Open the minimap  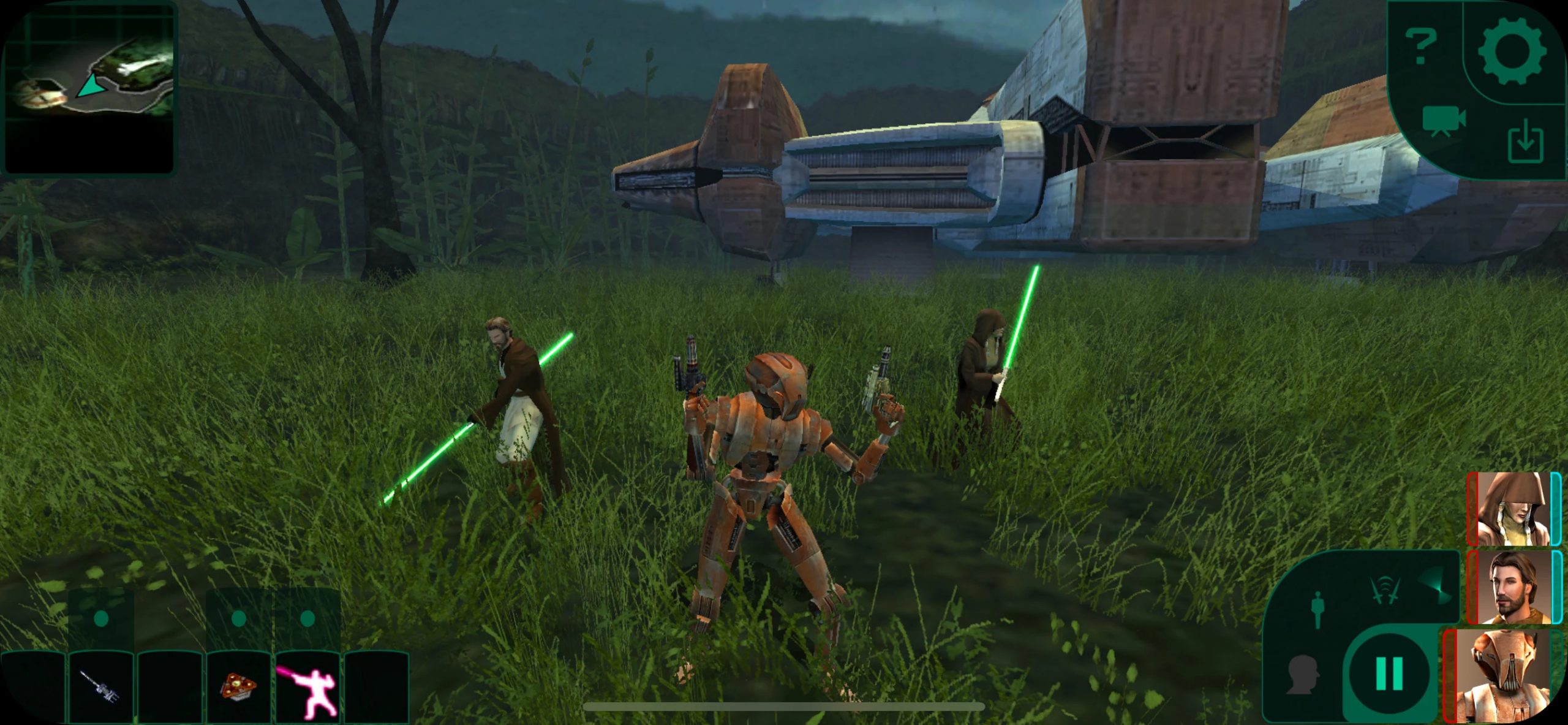(x=89, y=88)
